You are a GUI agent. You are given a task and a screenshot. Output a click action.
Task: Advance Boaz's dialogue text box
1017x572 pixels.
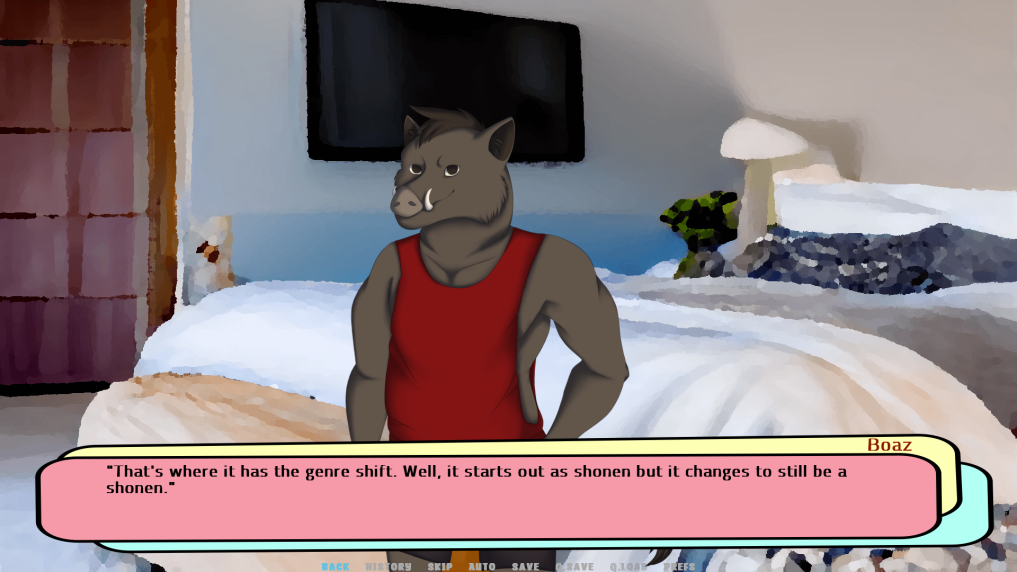click(x=488, y=497)
